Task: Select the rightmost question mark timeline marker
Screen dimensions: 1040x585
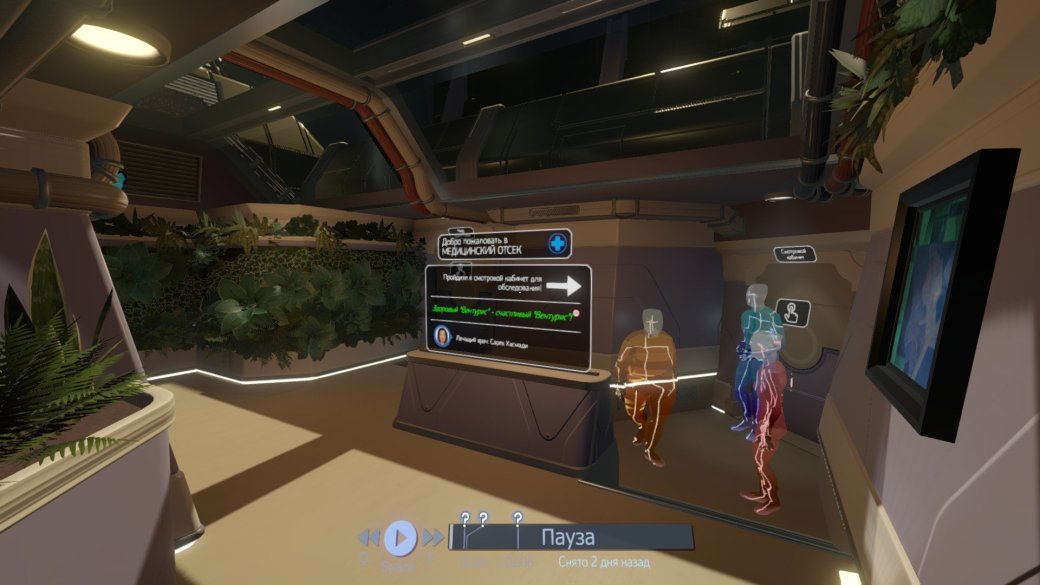Action: click(517, 518)
